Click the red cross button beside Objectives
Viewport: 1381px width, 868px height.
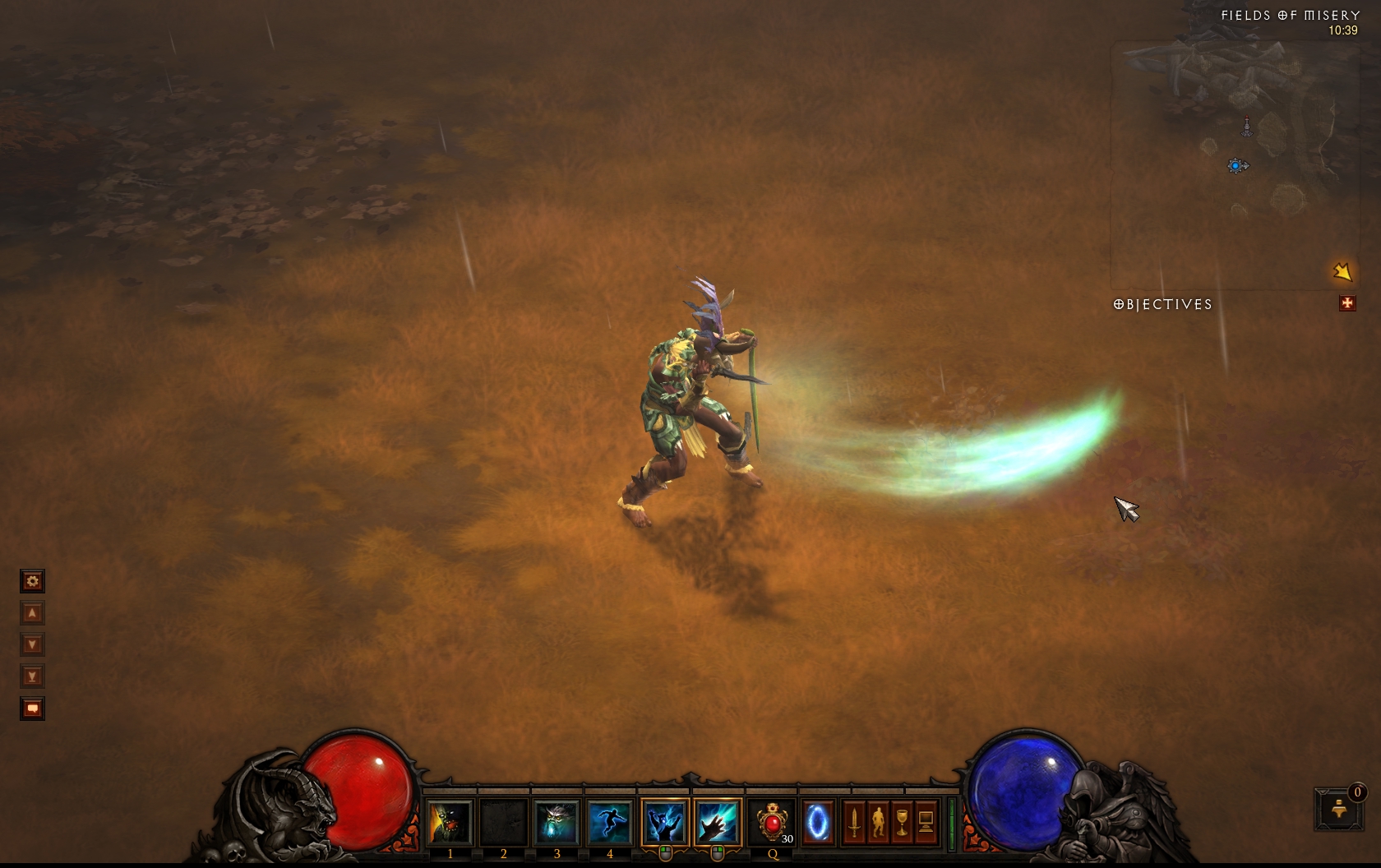[x=1346, y=303]
